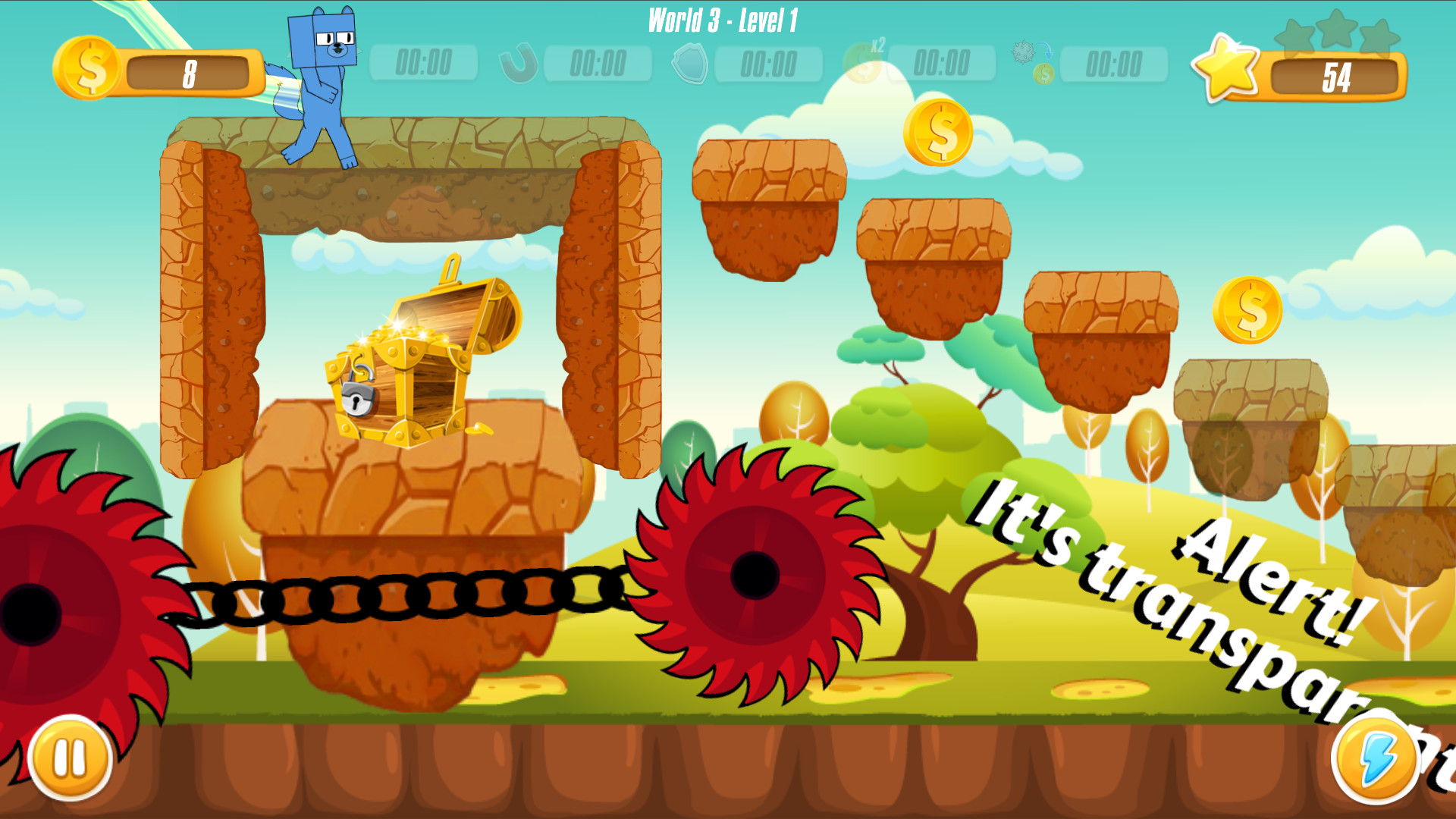The height and width of the screenshot is (819, 1456).
Task: Click the coin counter showing 8
Action: pyautogui.click(x=190, y=71)
